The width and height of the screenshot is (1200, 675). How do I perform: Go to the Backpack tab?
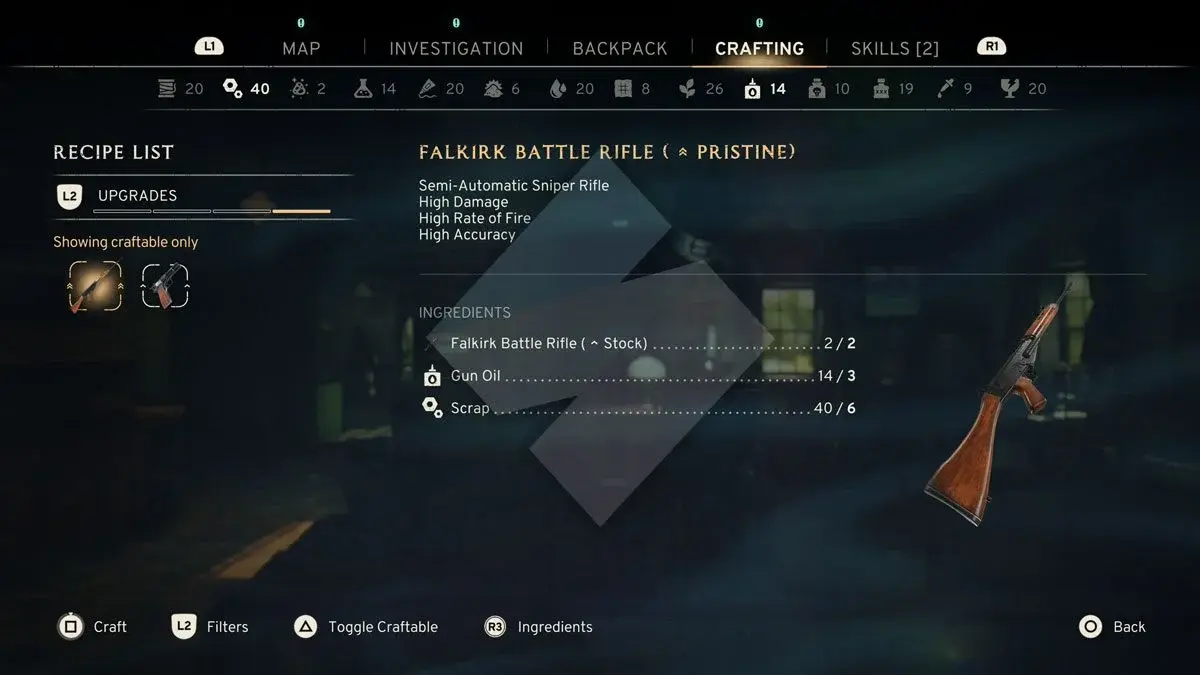pyautogui.click(x=620, y=48)
